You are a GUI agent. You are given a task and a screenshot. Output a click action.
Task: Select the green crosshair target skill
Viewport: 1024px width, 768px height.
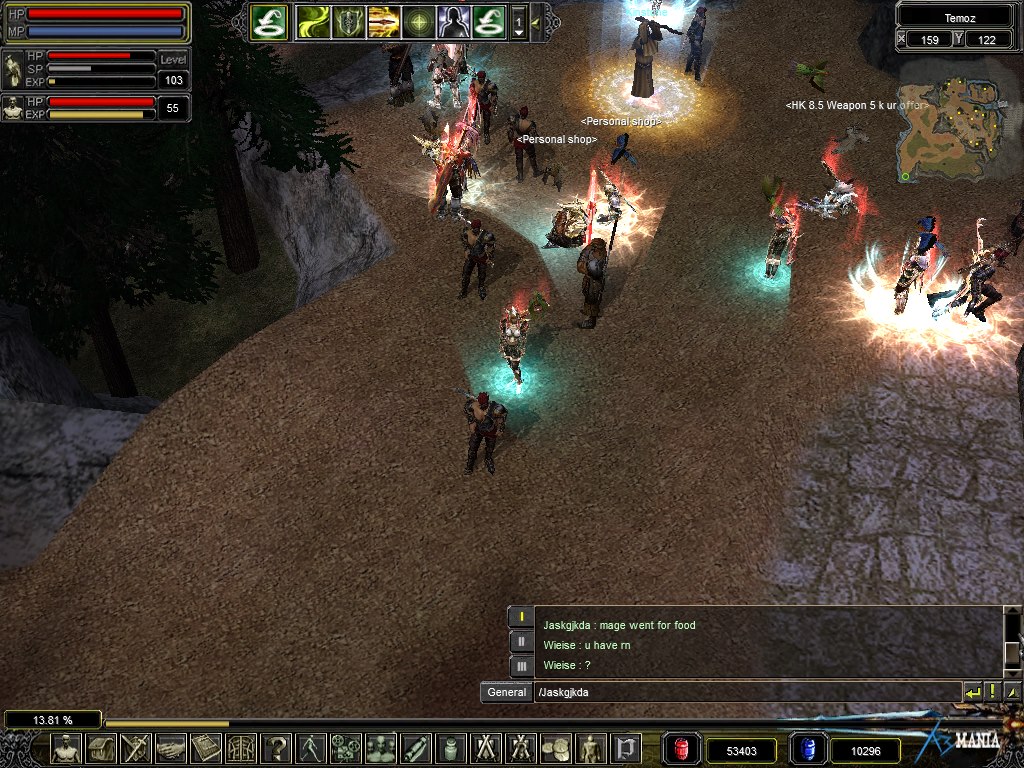click(x=418, y=21)
